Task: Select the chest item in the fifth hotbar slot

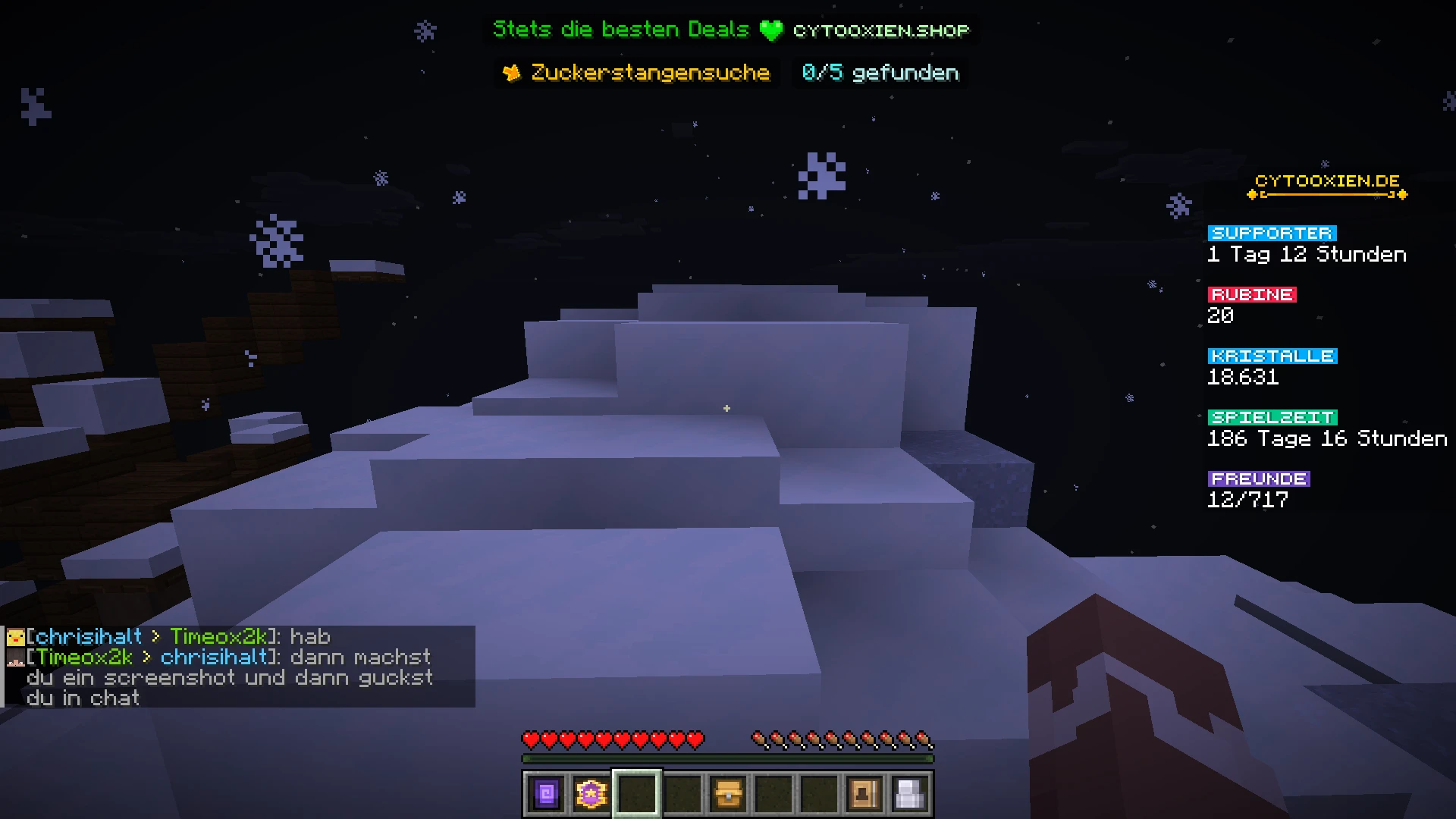Action: point(729,793)
